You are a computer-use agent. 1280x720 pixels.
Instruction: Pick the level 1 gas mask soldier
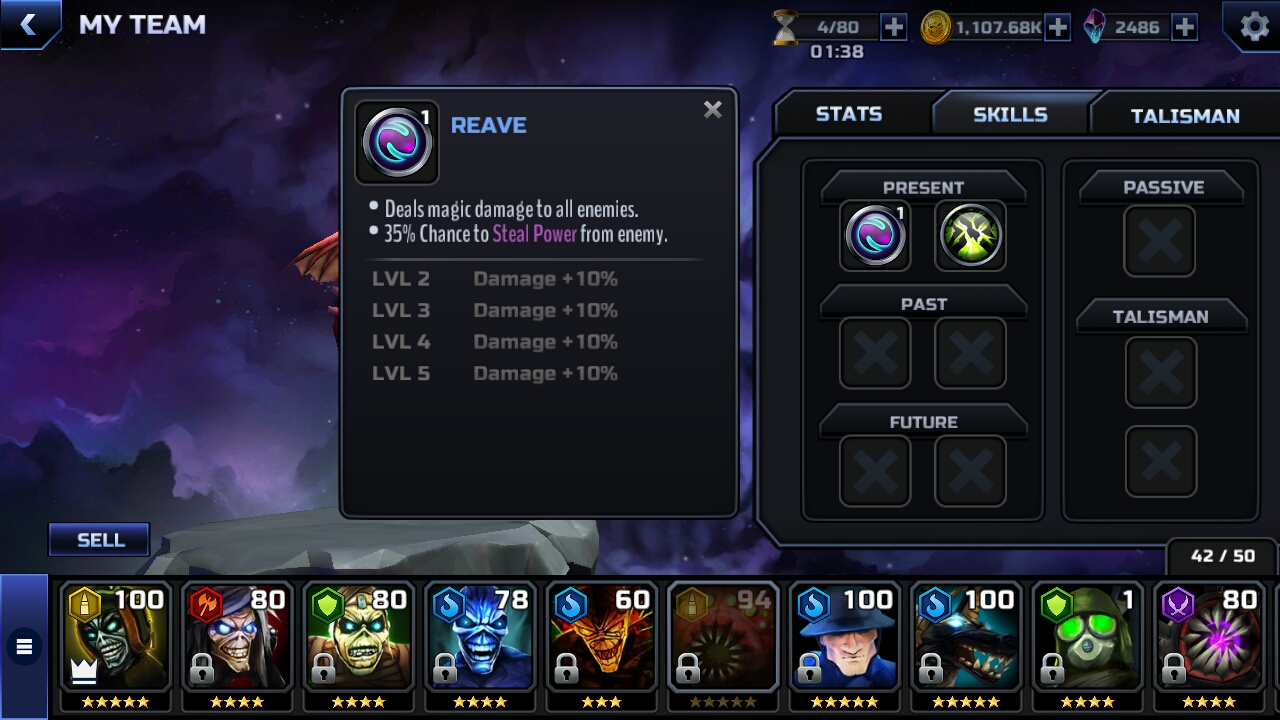(x=1087, y=640)
